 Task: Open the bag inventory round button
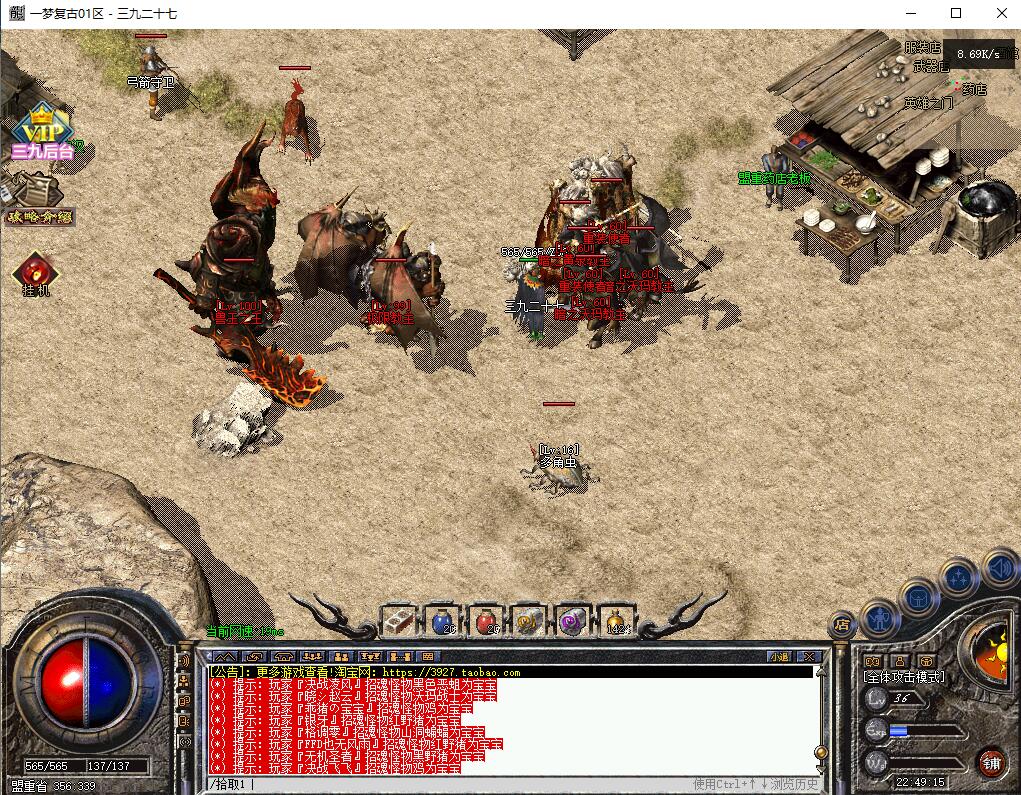pos(918,597)
